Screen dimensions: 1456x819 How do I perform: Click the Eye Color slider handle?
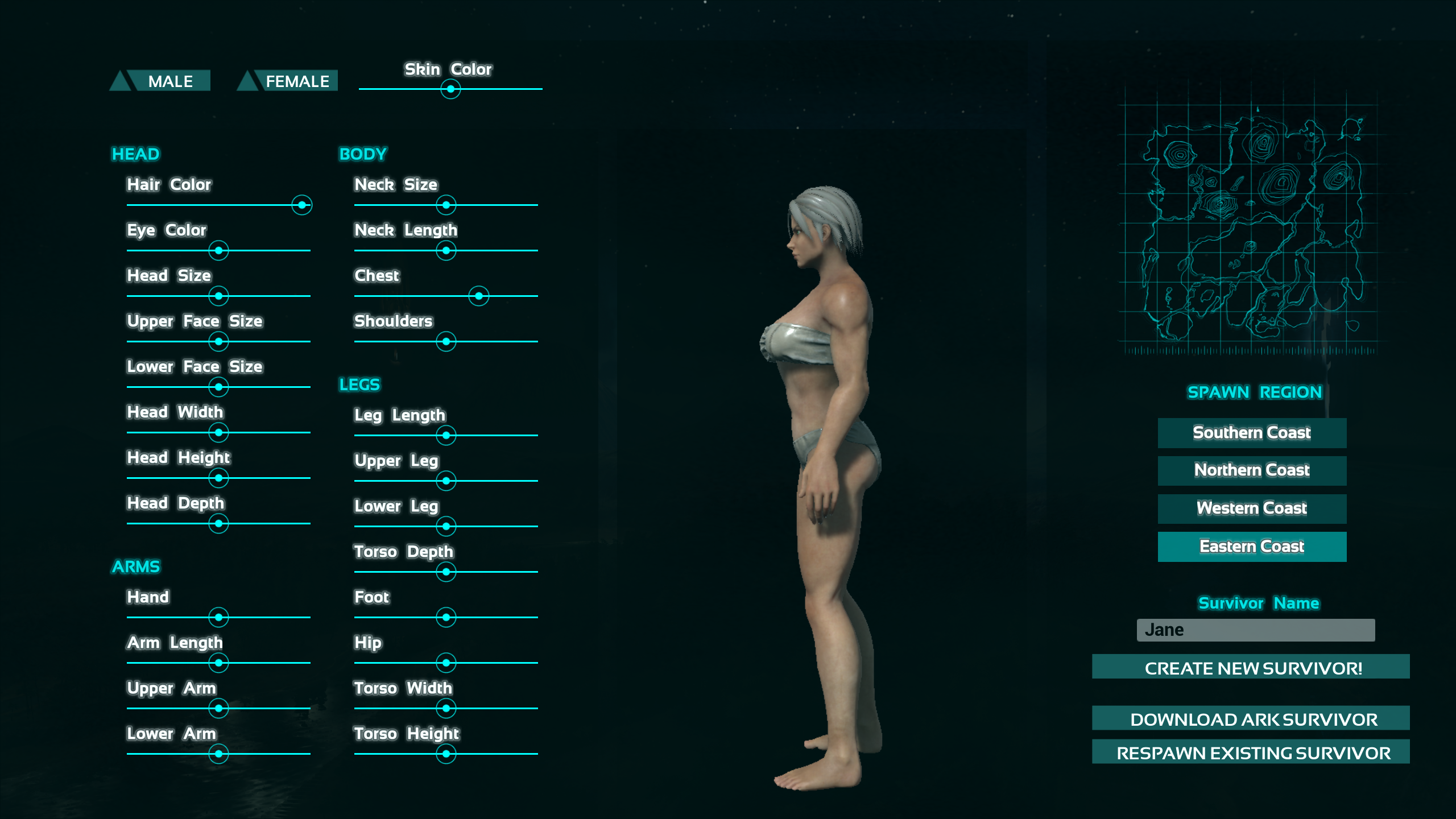tap(219, 251)
